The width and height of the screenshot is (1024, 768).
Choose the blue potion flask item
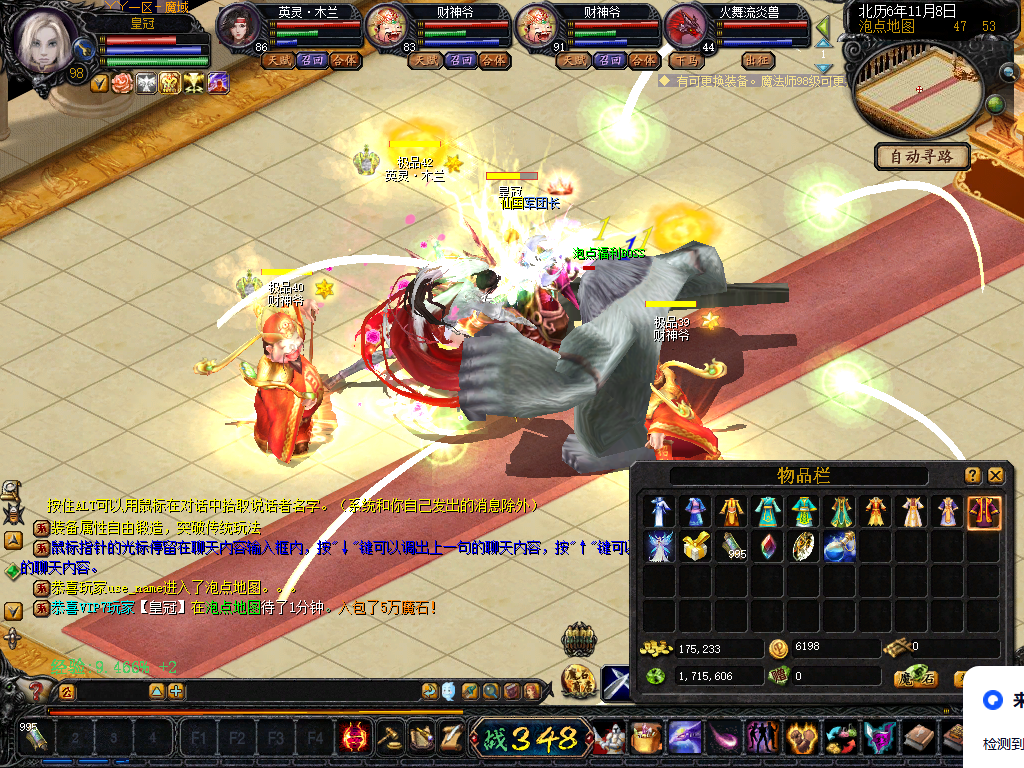point(839,547)
